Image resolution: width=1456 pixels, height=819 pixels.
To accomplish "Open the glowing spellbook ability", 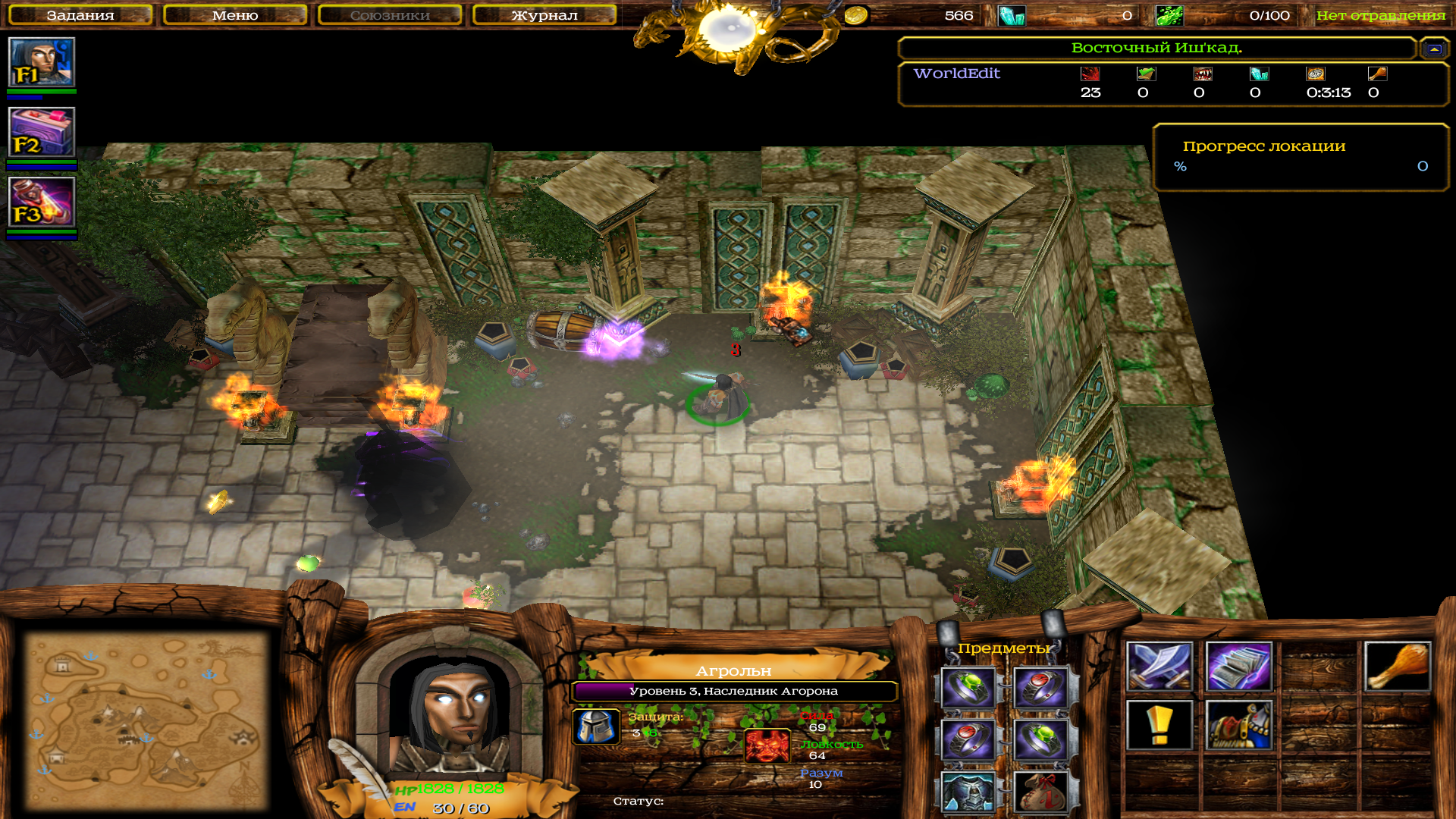I will 1238,667.
